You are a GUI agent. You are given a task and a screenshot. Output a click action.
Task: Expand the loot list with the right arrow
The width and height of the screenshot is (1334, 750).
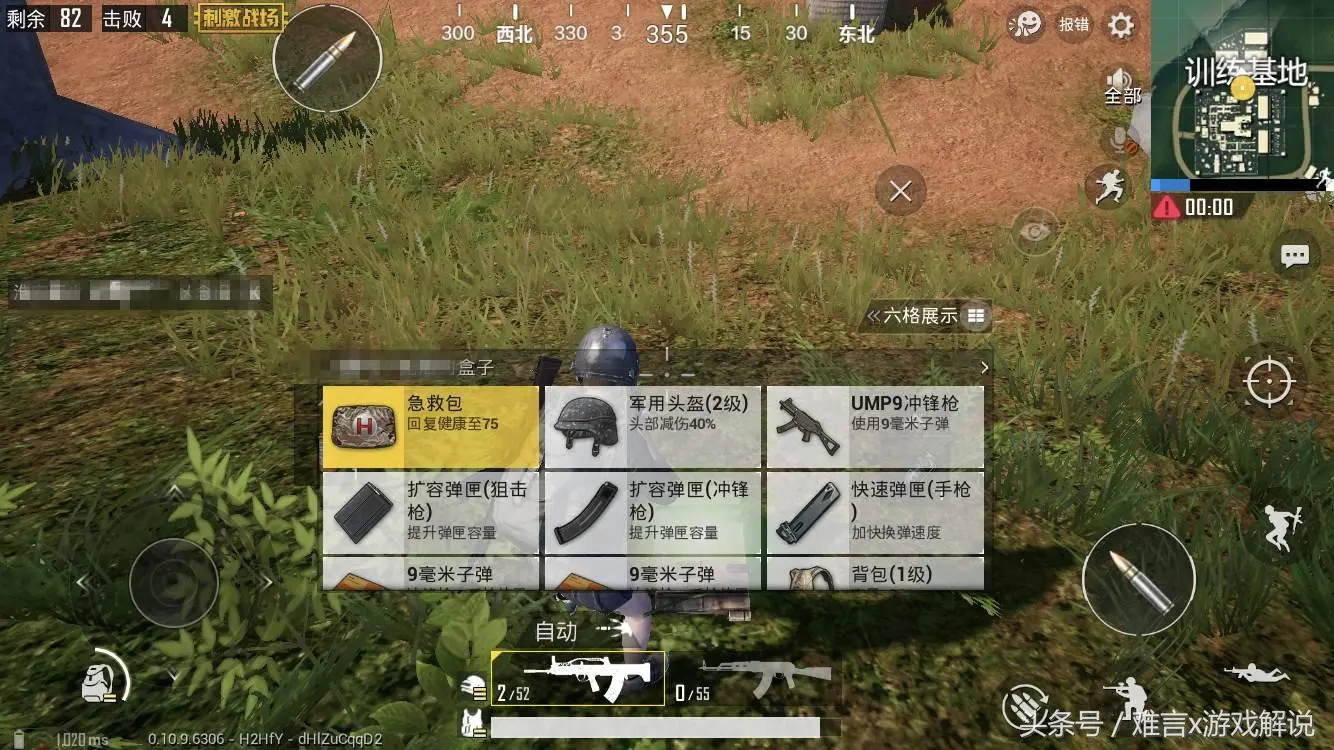point(985,367)
